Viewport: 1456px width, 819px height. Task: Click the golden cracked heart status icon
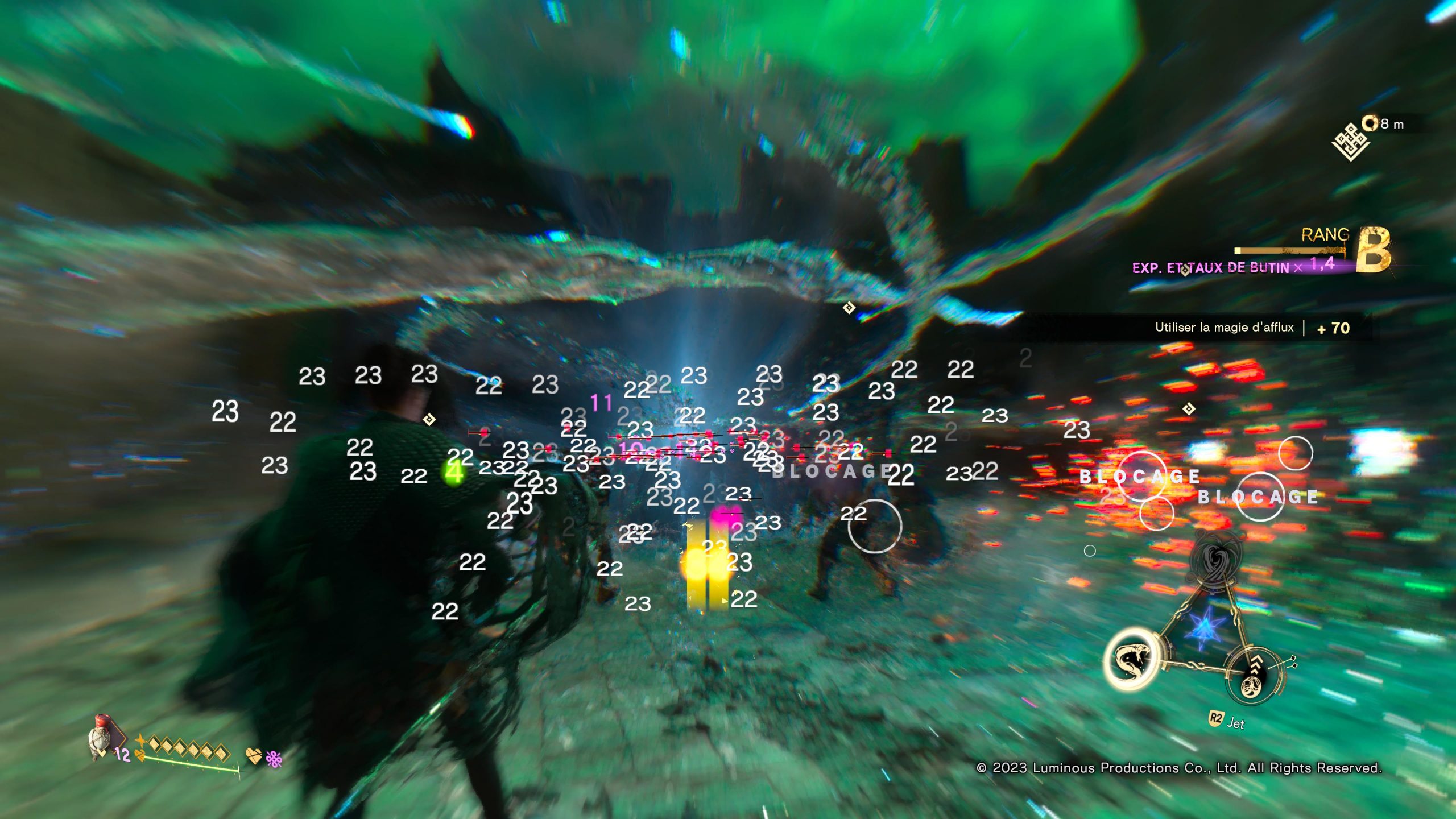click(x=254, y=756)
